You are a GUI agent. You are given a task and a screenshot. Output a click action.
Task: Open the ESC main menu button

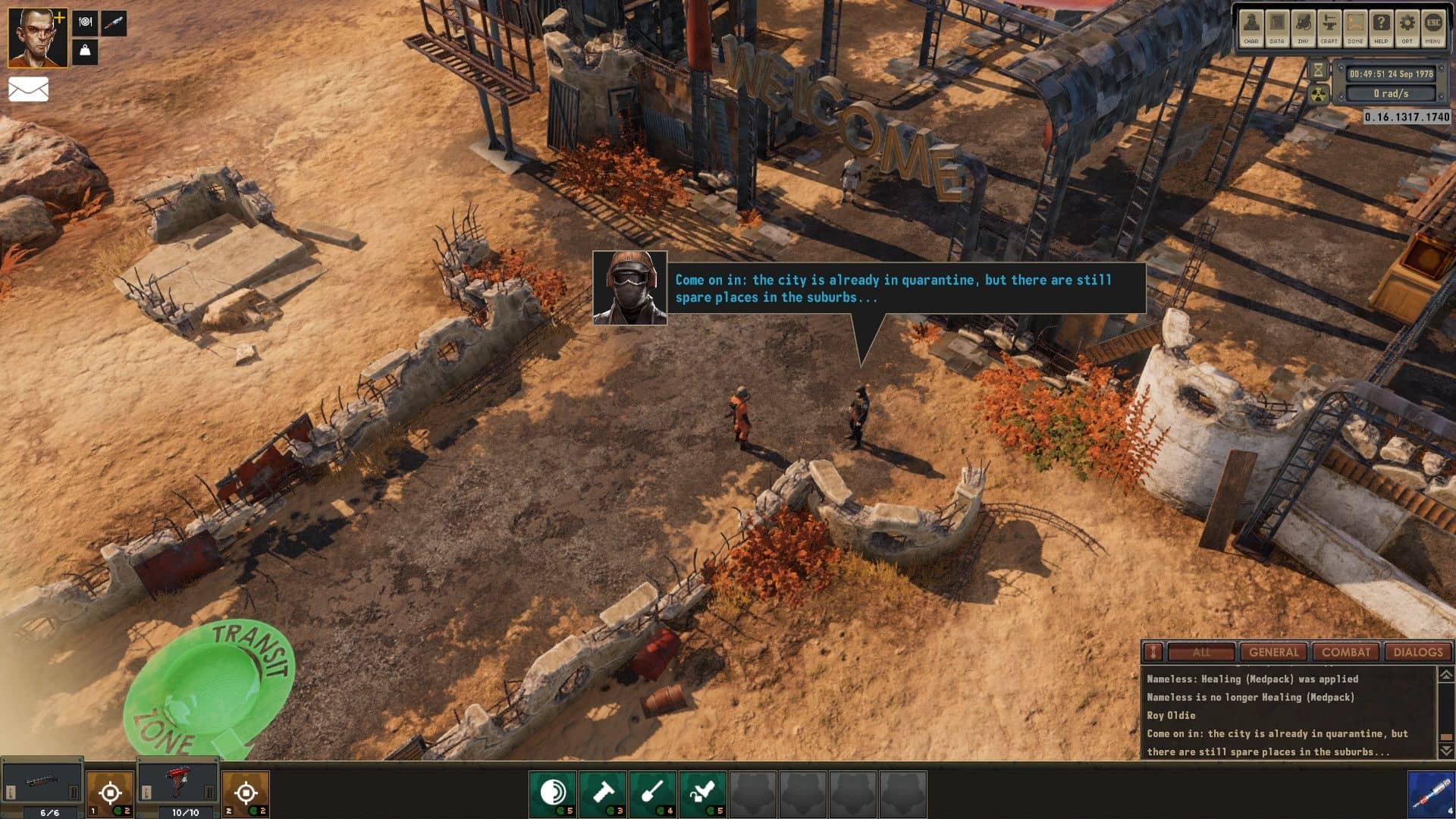pyautogui.click(x=1433, y=27)
